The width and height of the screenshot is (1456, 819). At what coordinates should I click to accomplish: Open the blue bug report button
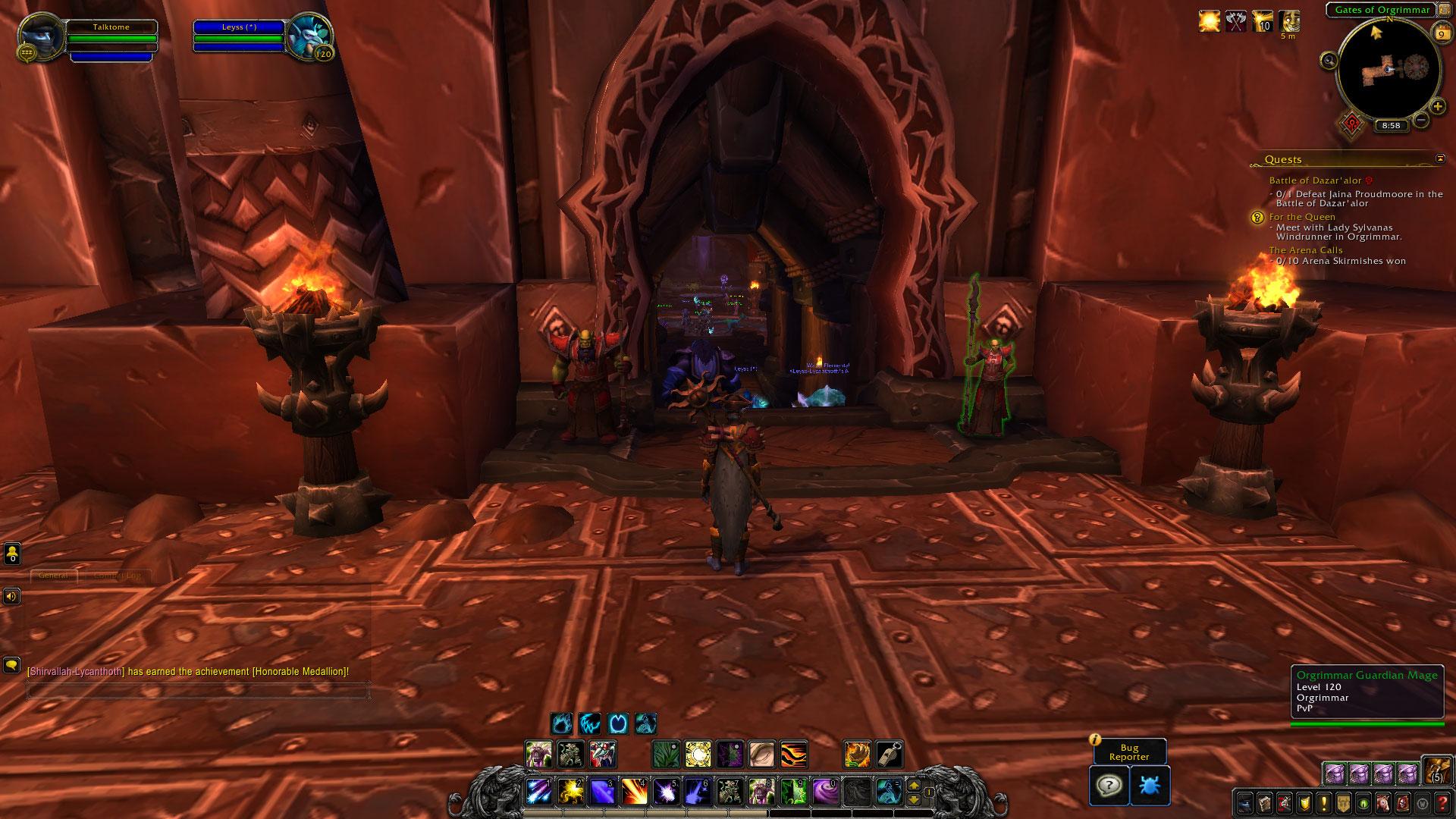tap(1149, 785)
